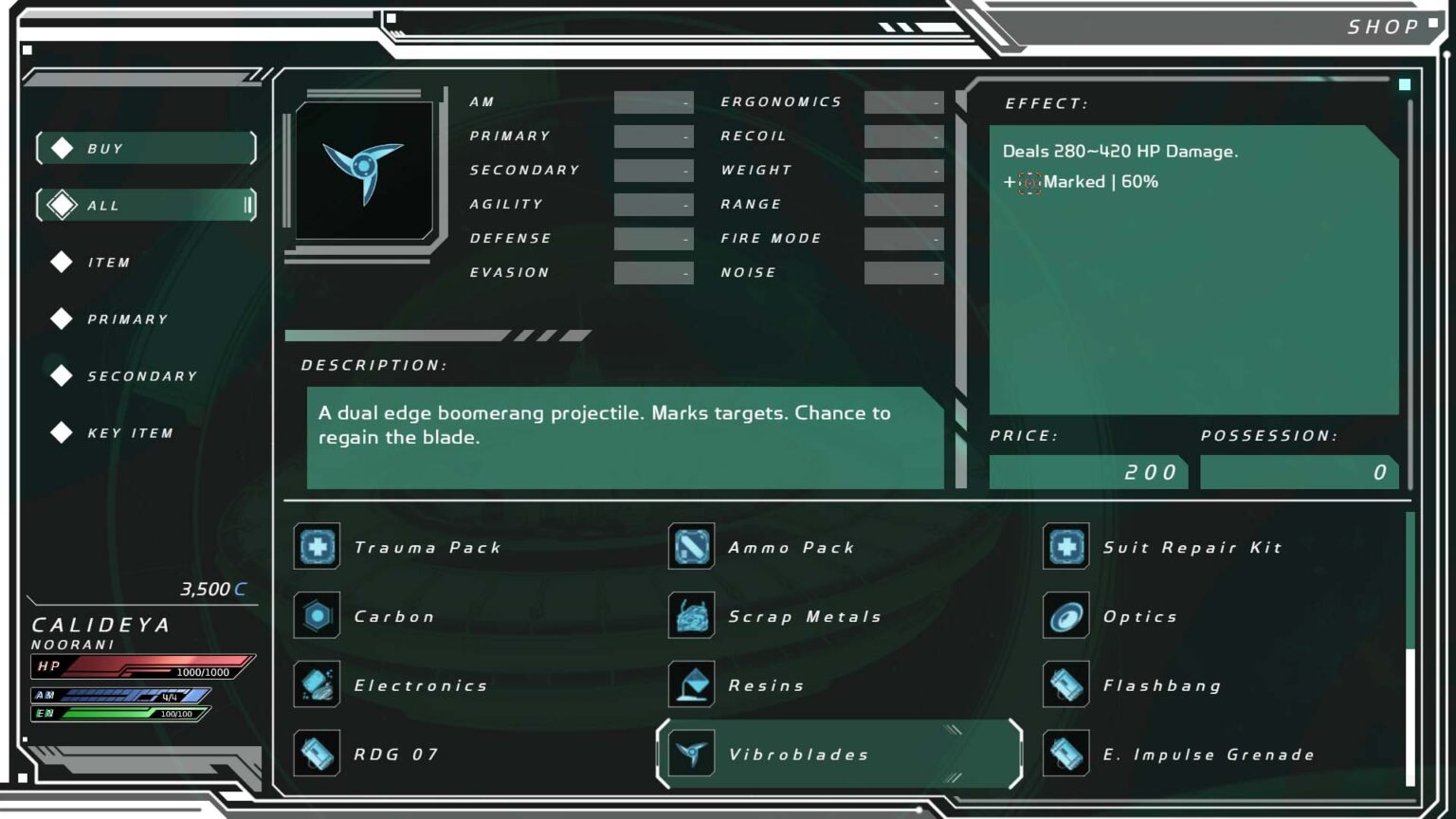Switch to the All category
1456x819 pixels.
point(146,206)
